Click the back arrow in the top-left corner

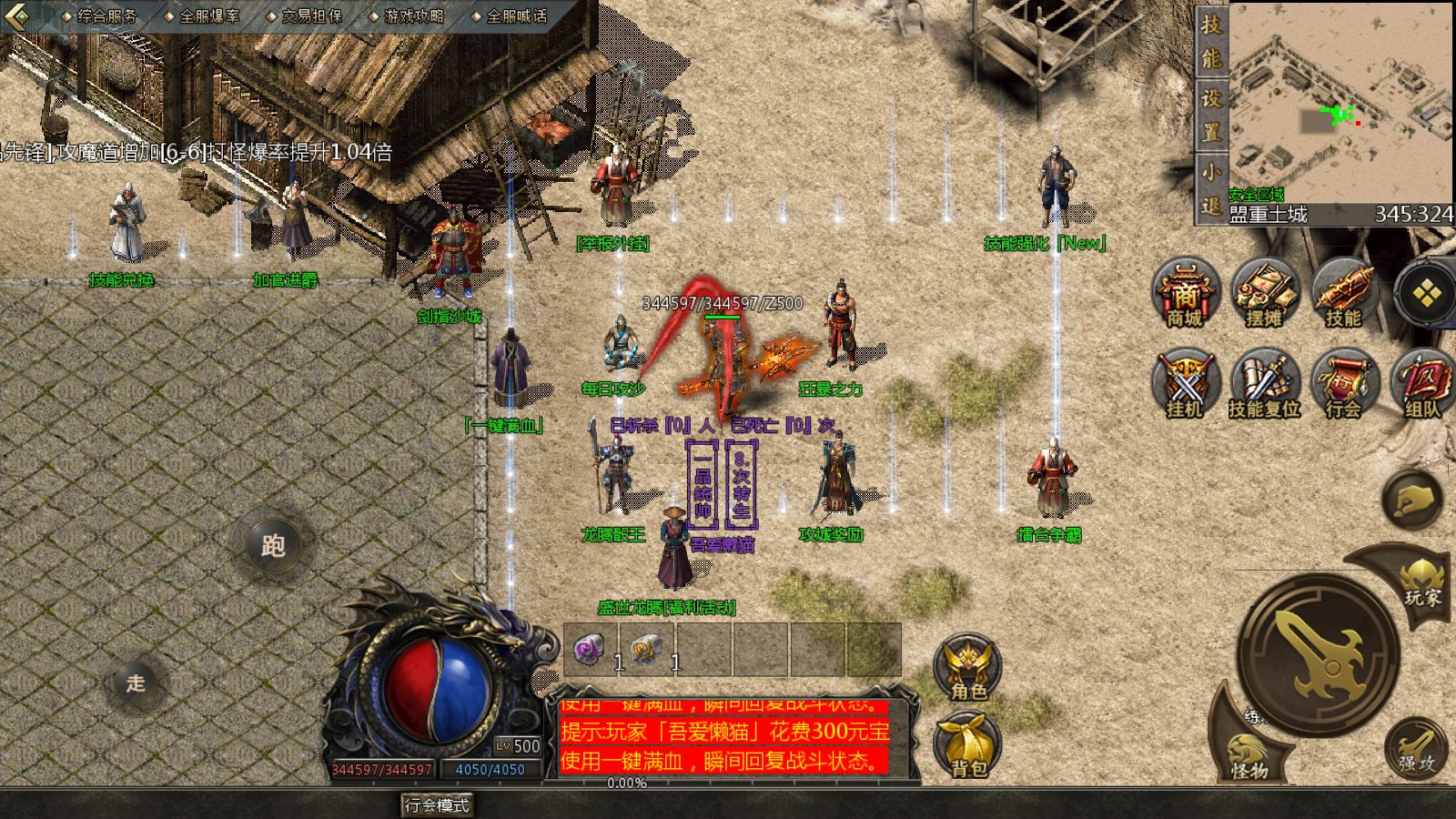[20, 15]
